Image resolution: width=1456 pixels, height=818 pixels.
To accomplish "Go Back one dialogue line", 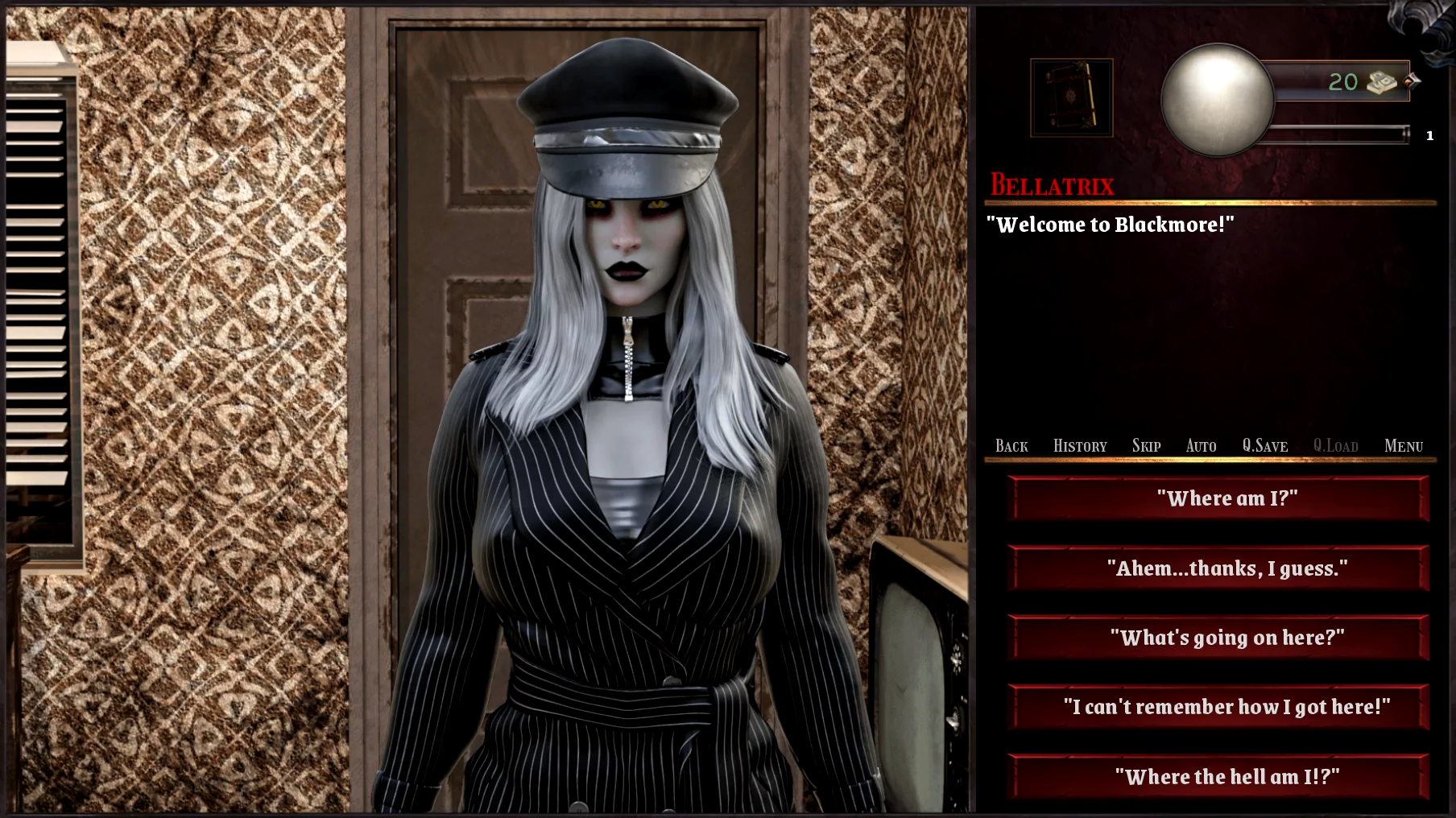I will click(x=1011, y=446).
